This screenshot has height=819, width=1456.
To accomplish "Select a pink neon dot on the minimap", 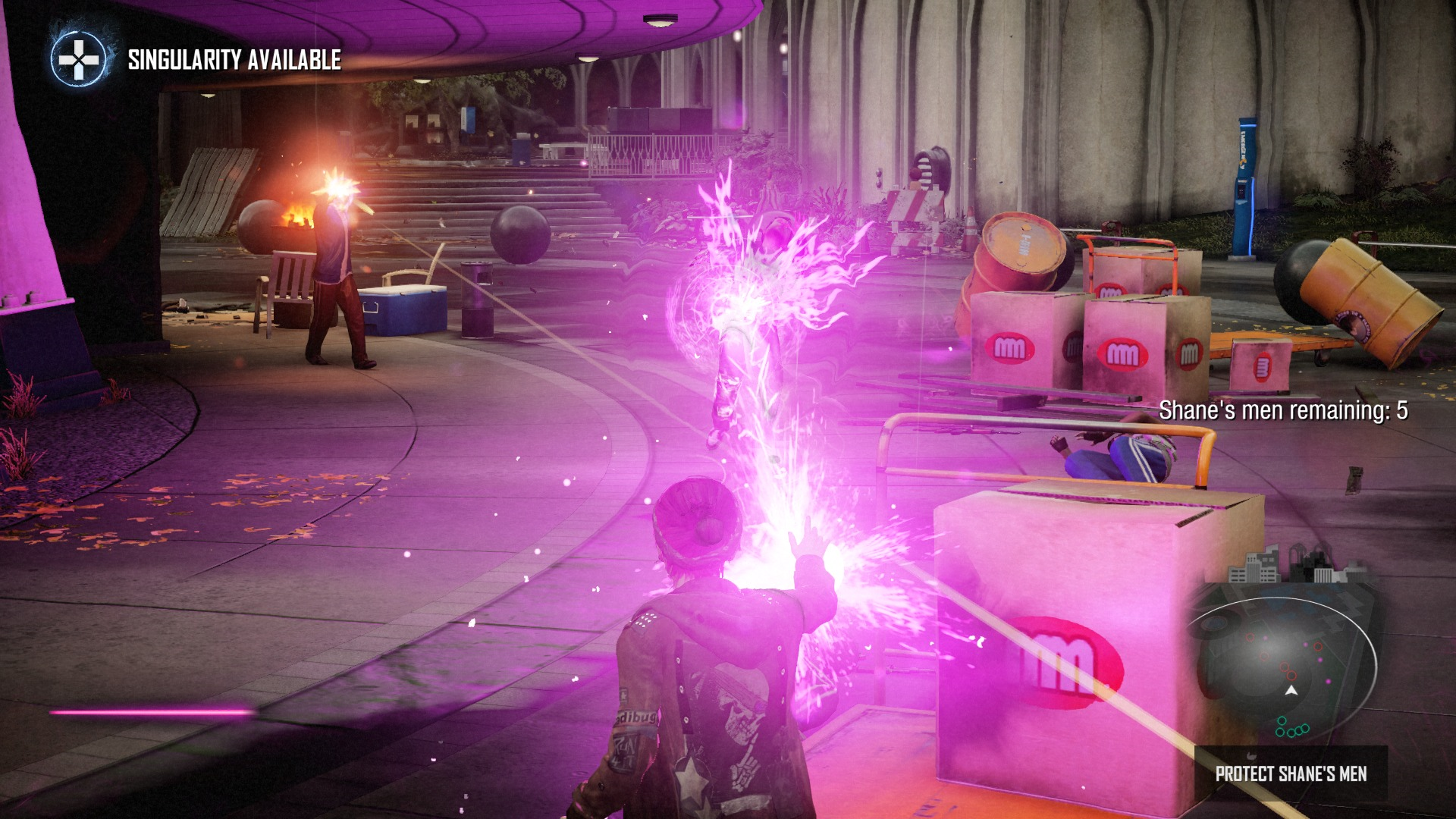I will point(1328,681).
